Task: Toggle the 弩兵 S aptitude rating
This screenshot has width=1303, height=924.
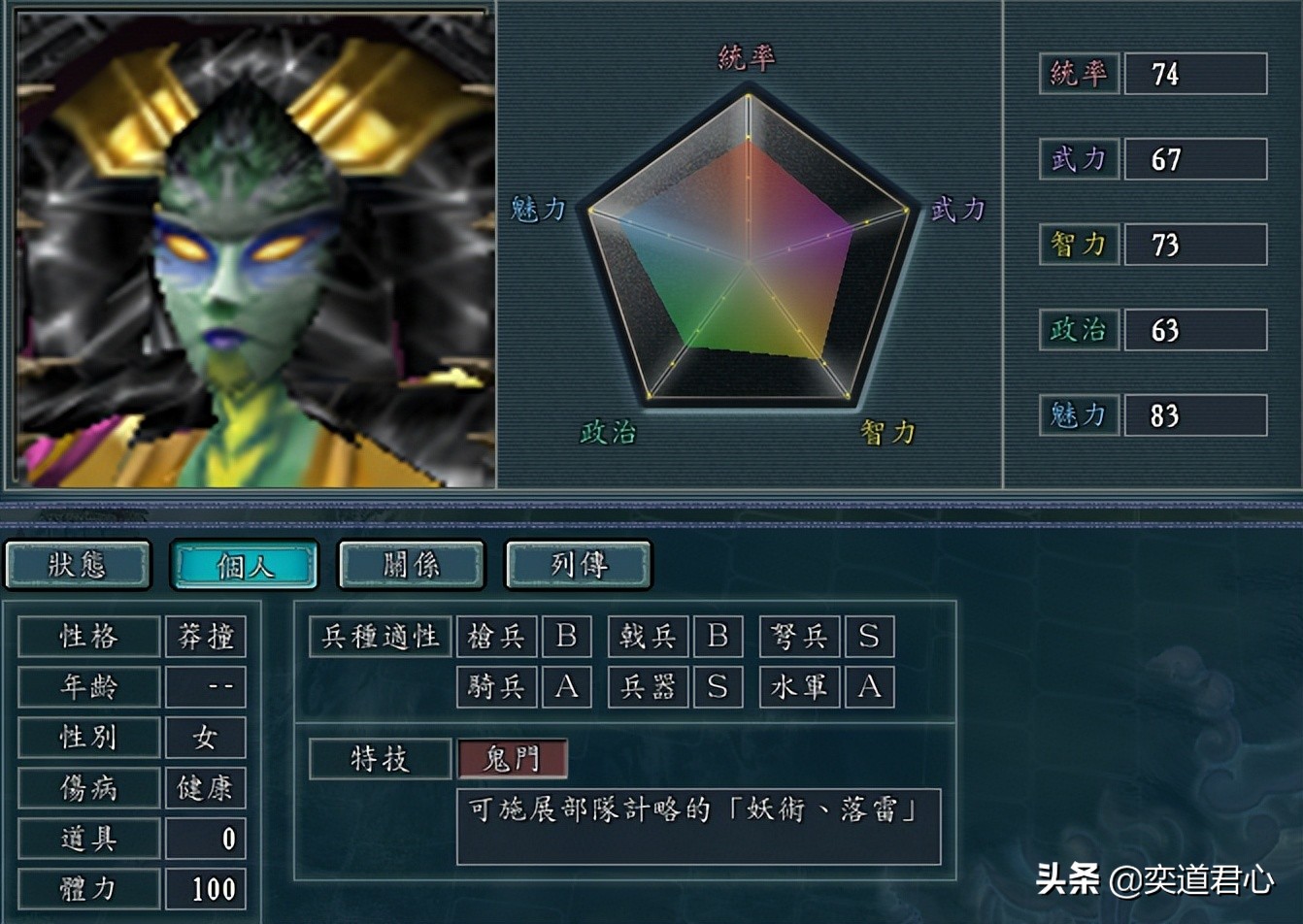Action: pos(870,638)
